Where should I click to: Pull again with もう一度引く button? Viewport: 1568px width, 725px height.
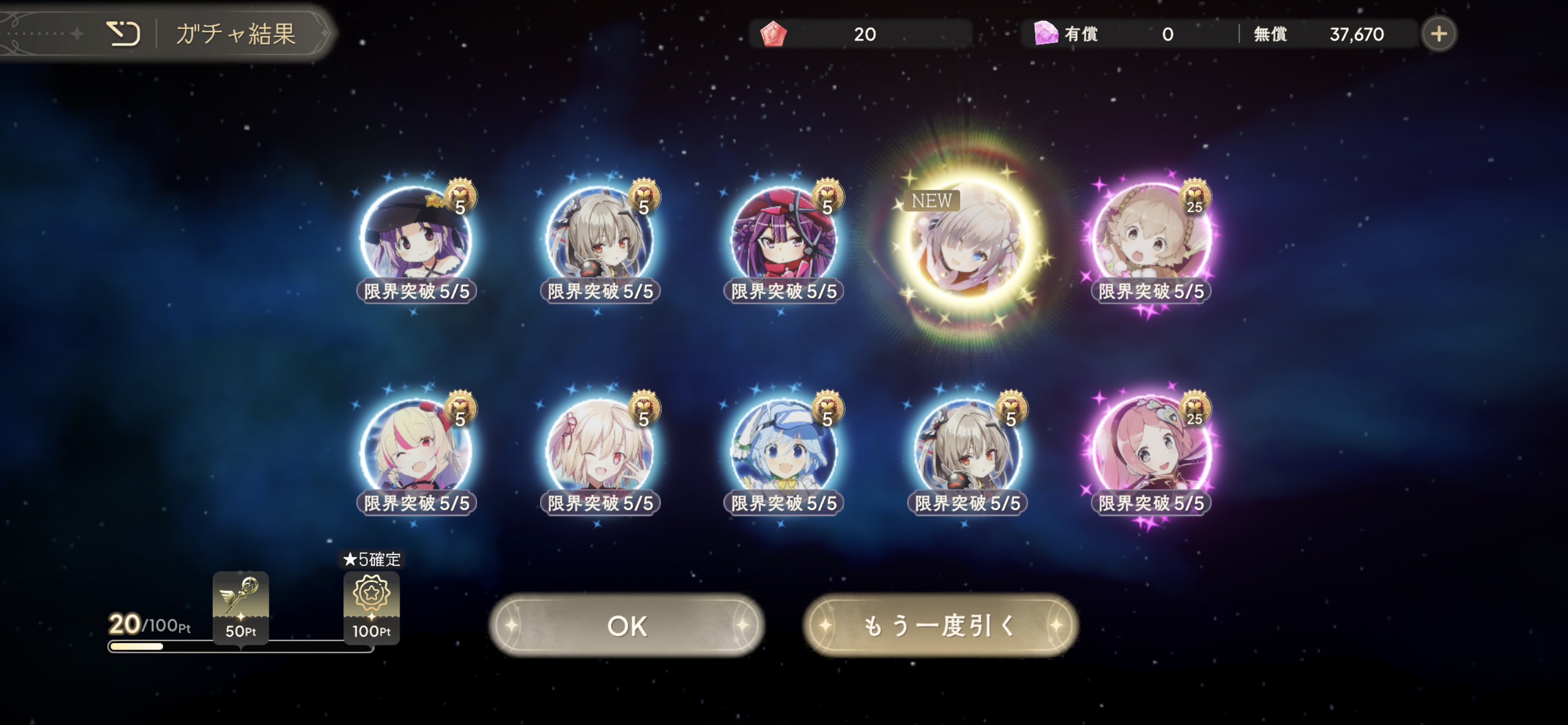(x=940, y=625)
